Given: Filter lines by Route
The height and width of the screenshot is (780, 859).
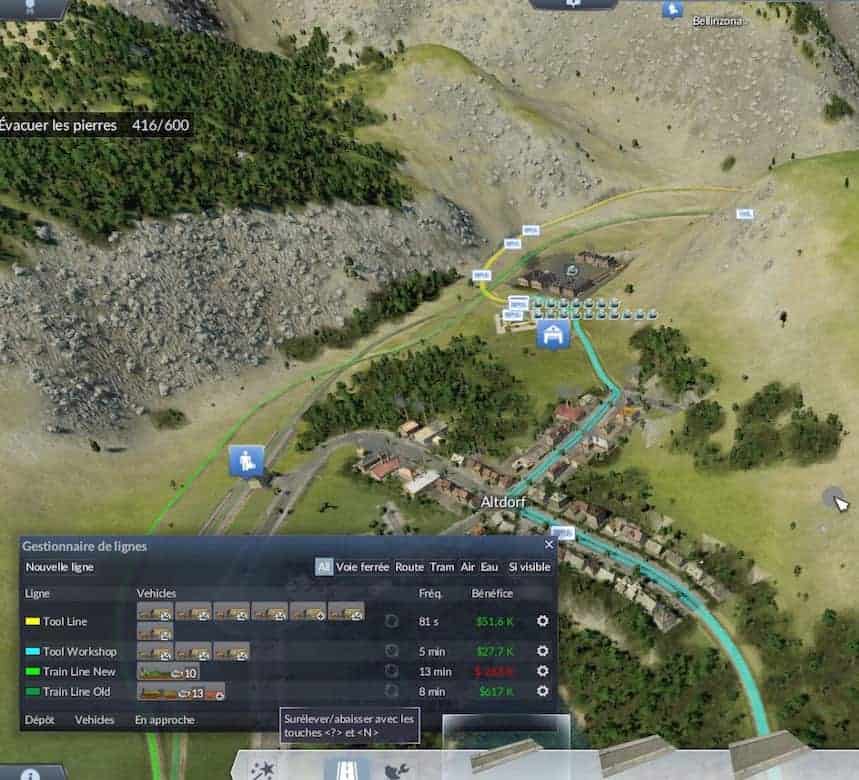Looking at the screenshot, I should pos(409,567).
